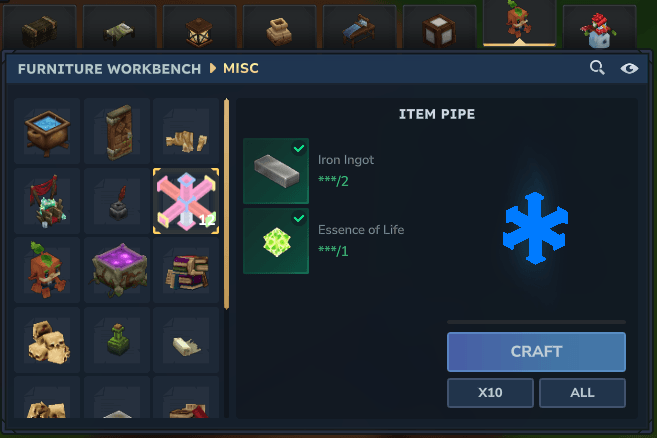Go back to Furniture Workbench breadcrumb
This screenshot has height=438, width=657.
point(109,68)
